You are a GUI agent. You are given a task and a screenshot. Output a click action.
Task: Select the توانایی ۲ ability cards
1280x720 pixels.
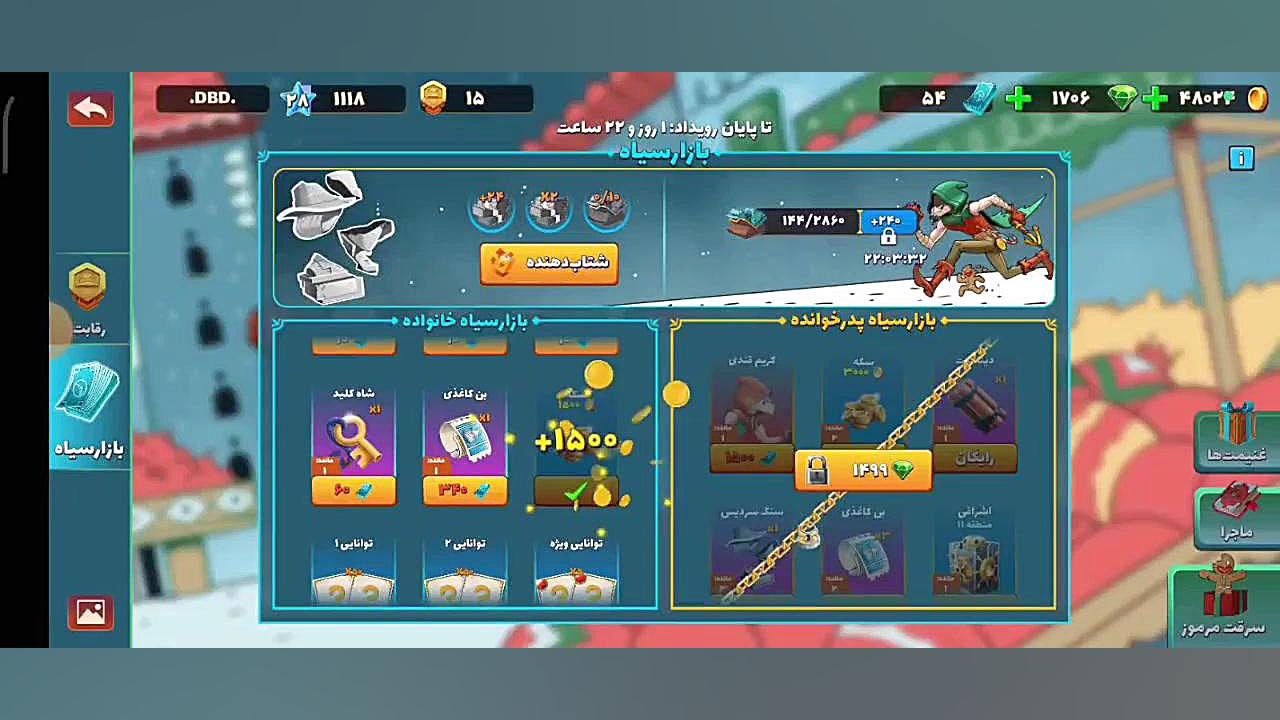465,573
